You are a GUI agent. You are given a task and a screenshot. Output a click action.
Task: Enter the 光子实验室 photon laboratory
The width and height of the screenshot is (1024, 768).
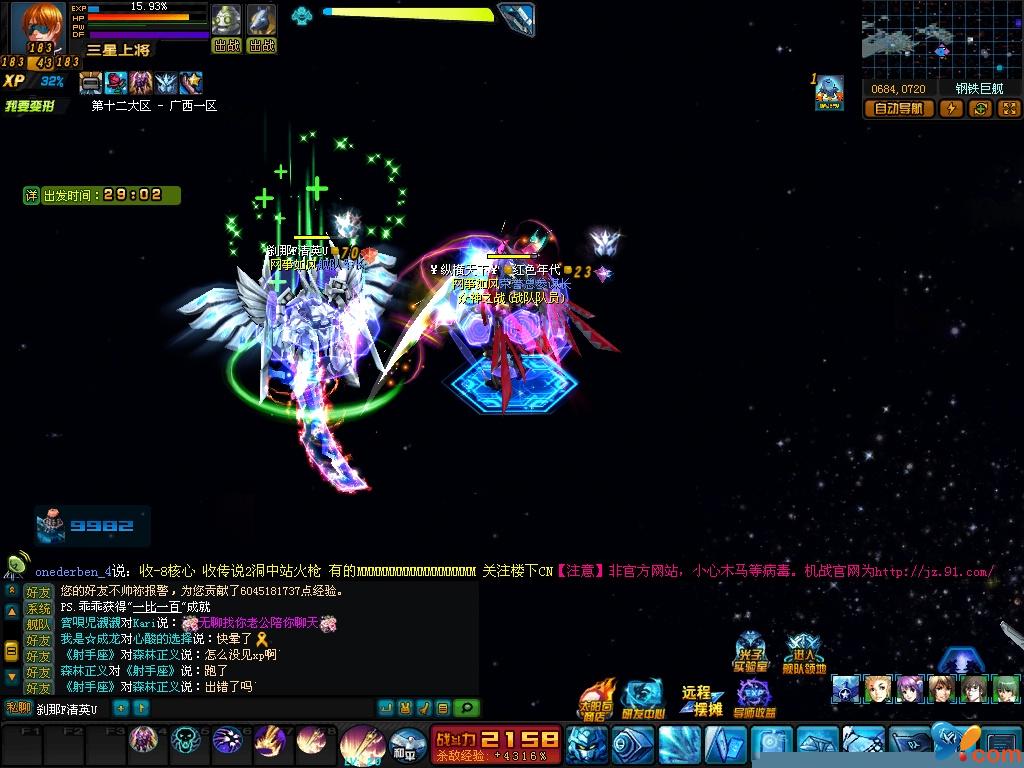(752, 654)
